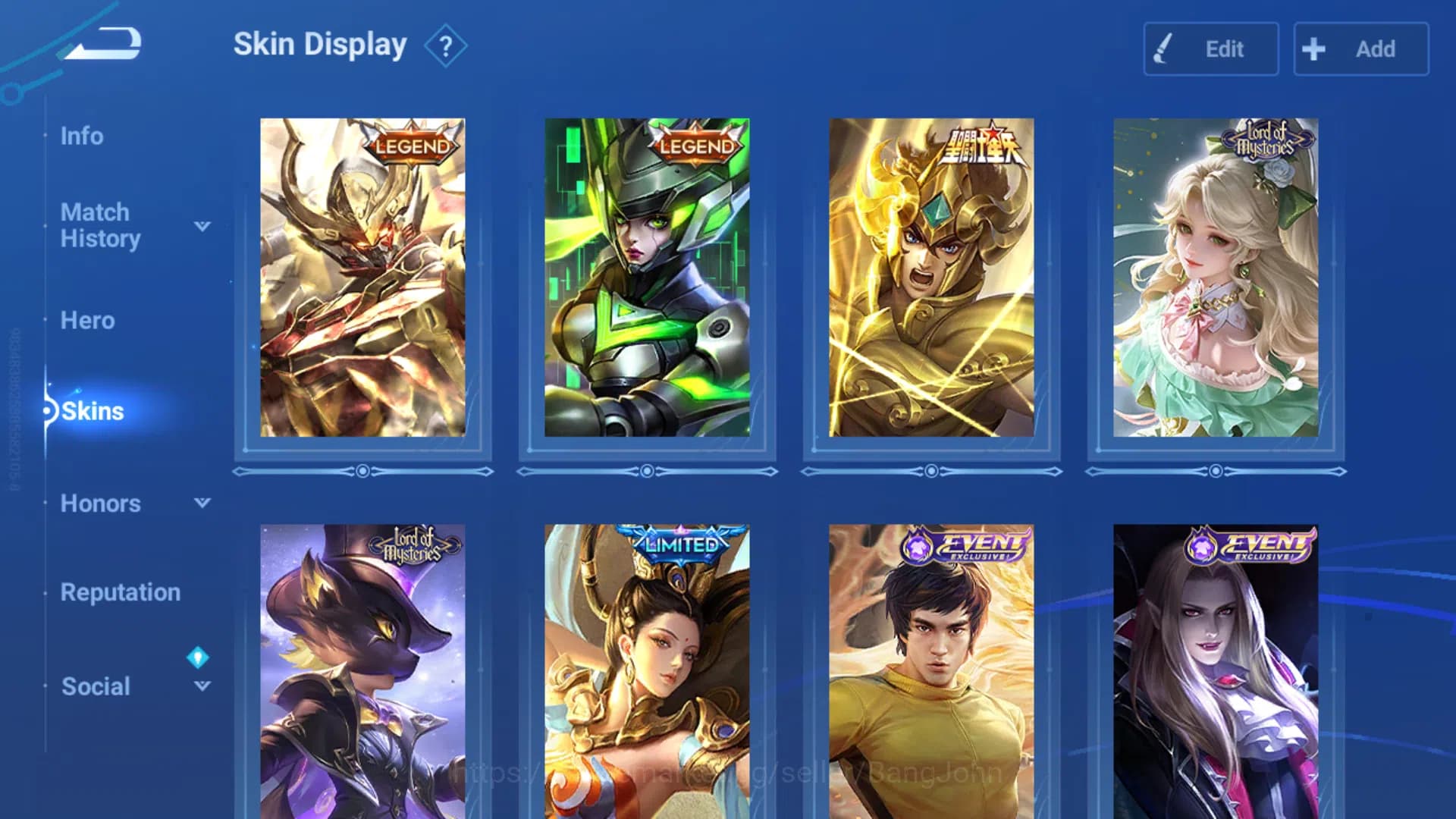
Task: Switch to the Info tab
Action: [84, 136]
